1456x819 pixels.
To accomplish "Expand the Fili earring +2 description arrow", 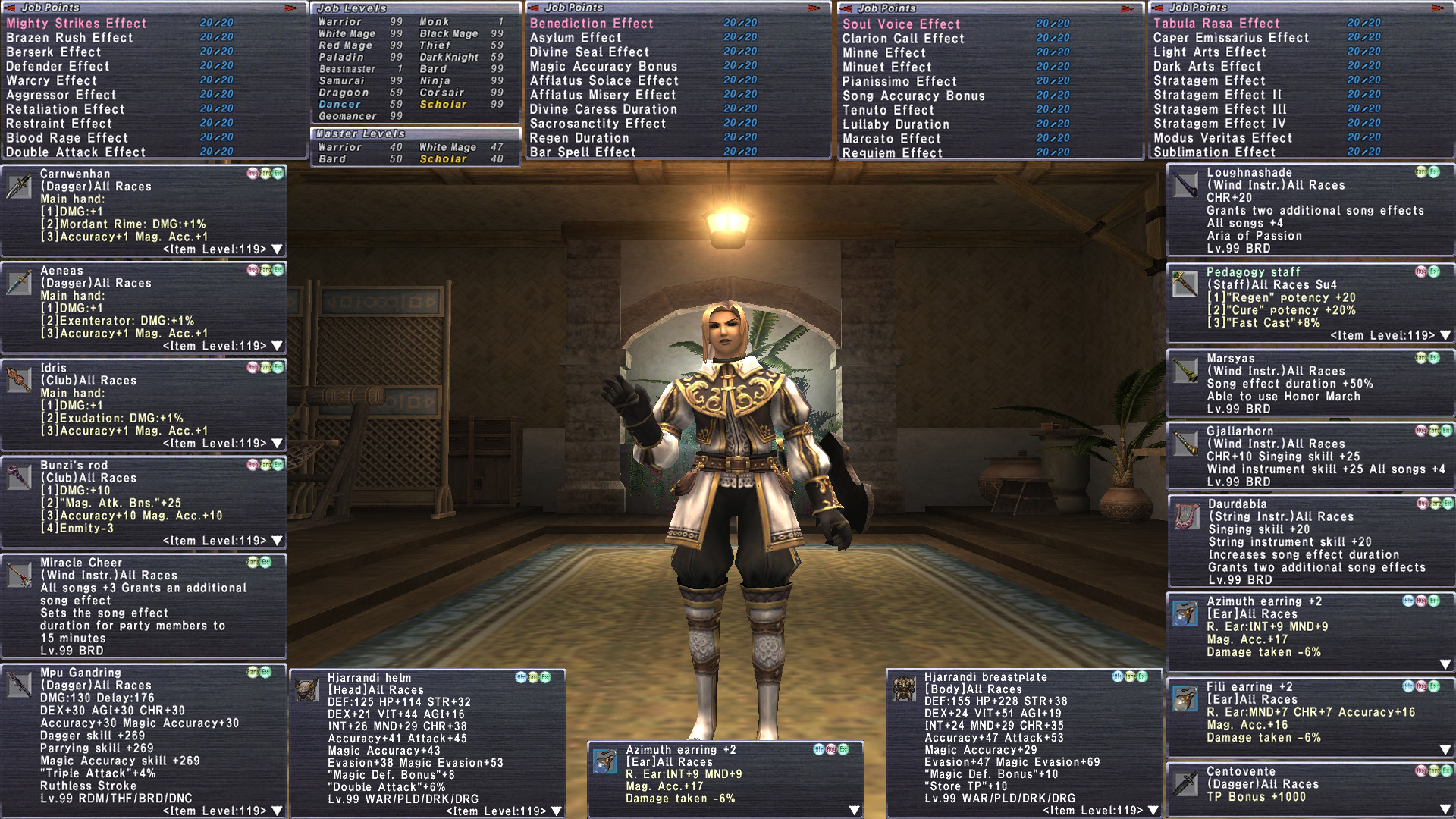I will pos(1445,750).
